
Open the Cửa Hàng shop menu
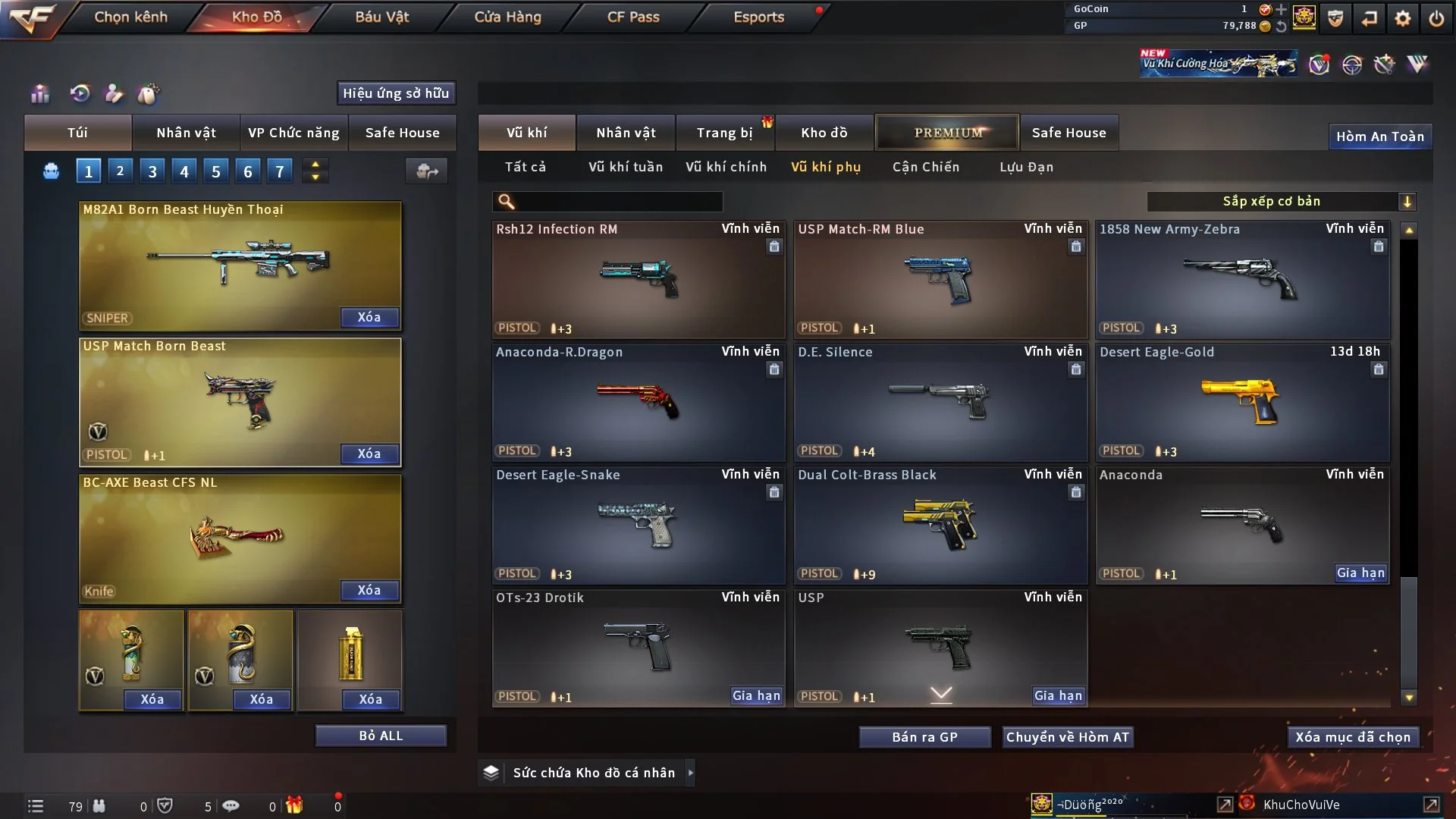[507, 17]
